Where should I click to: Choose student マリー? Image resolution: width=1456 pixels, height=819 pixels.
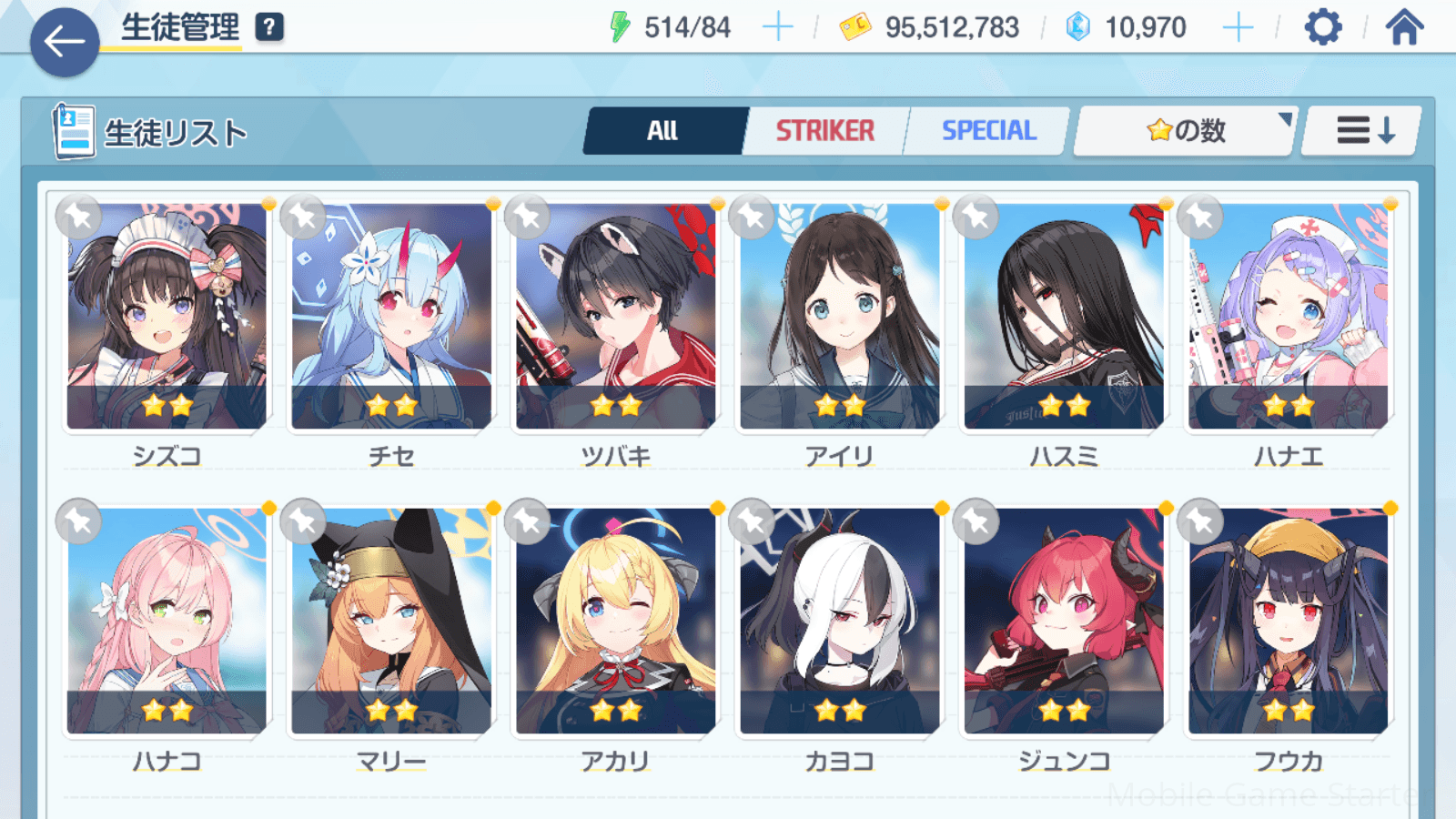(x=391, y=621)
